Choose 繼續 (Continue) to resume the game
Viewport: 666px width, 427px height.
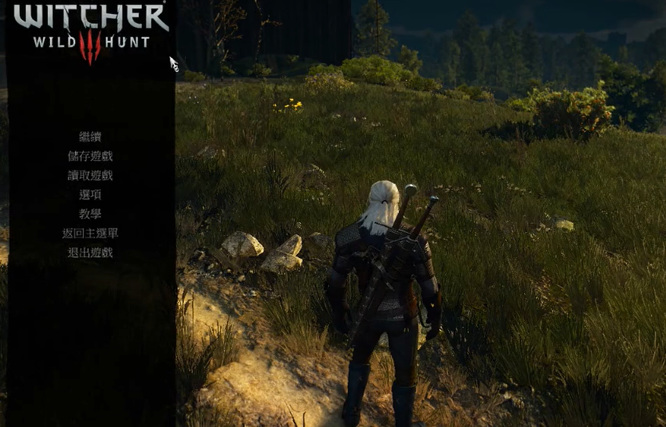[x=90, y=136]
